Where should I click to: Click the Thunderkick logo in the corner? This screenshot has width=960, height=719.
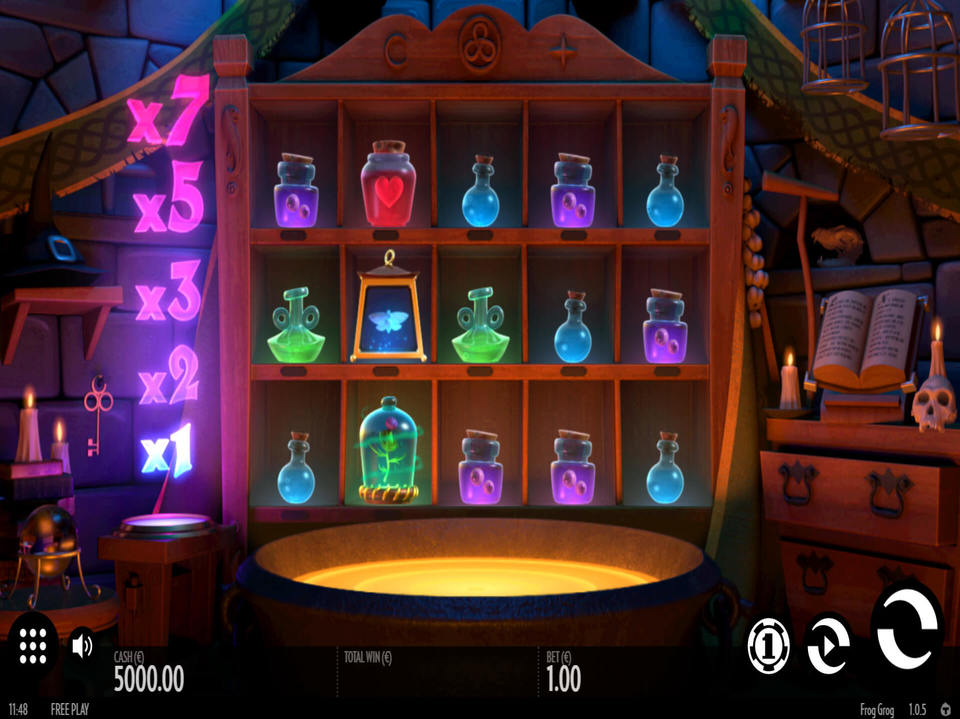coord(946,708)
